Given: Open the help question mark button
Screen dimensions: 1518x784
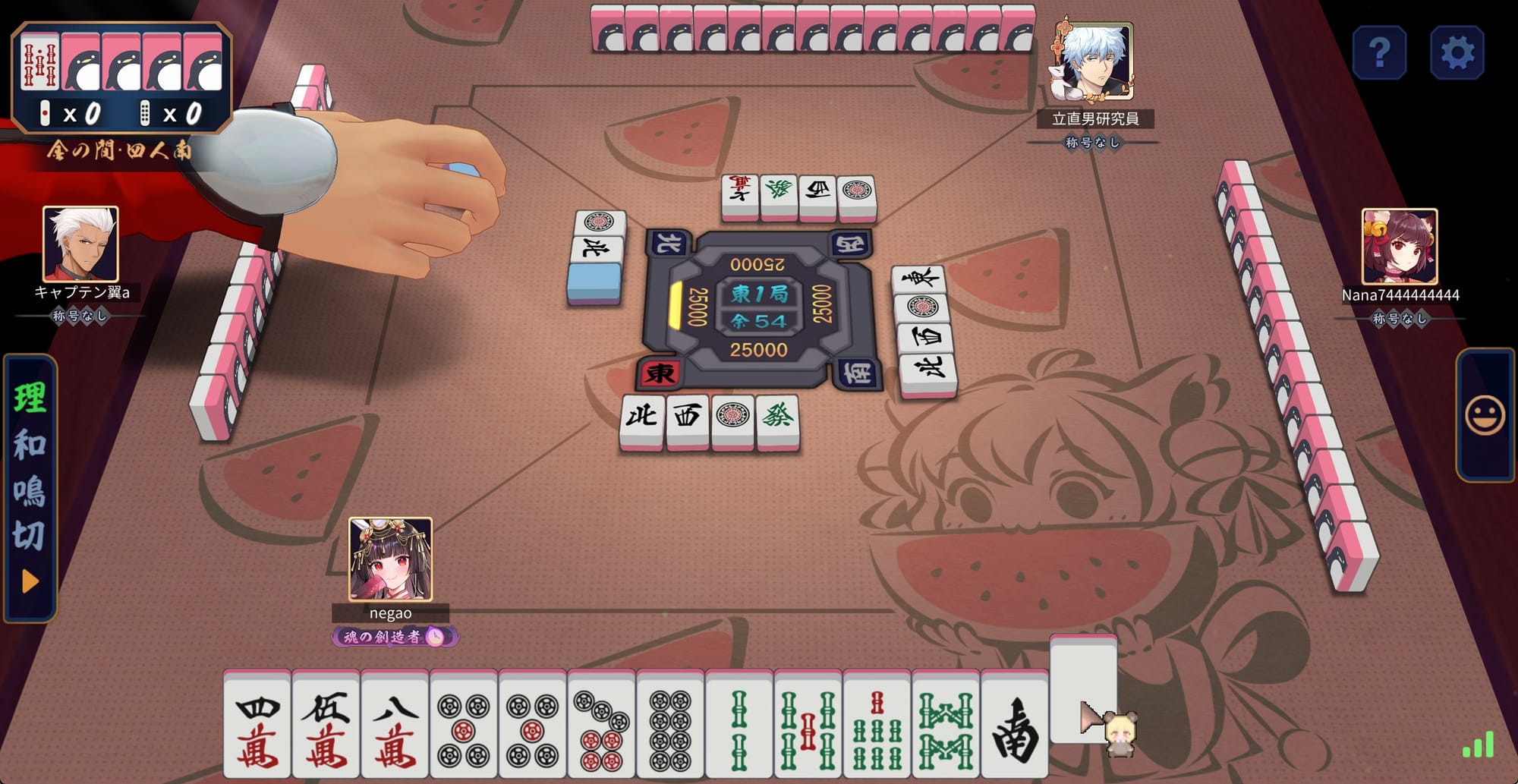Looking at the screenshot, I should (x=1379, y=53).
